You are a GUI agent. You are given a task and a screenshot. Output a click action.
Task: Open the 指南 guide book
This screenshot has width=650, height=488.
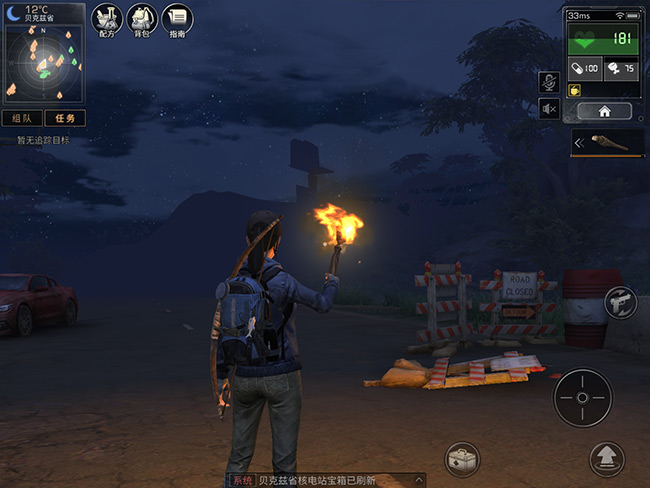pos(177,19)
